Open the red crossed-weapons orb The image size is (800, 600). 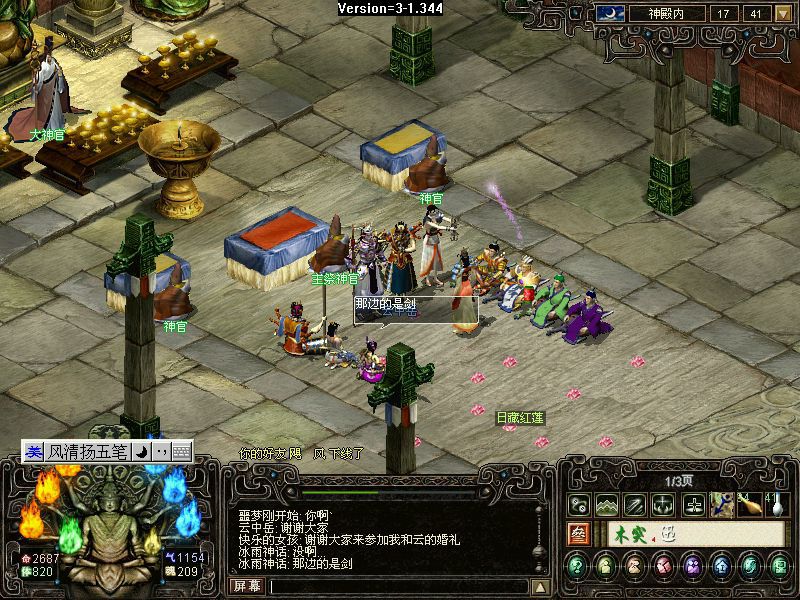[663, 566]
